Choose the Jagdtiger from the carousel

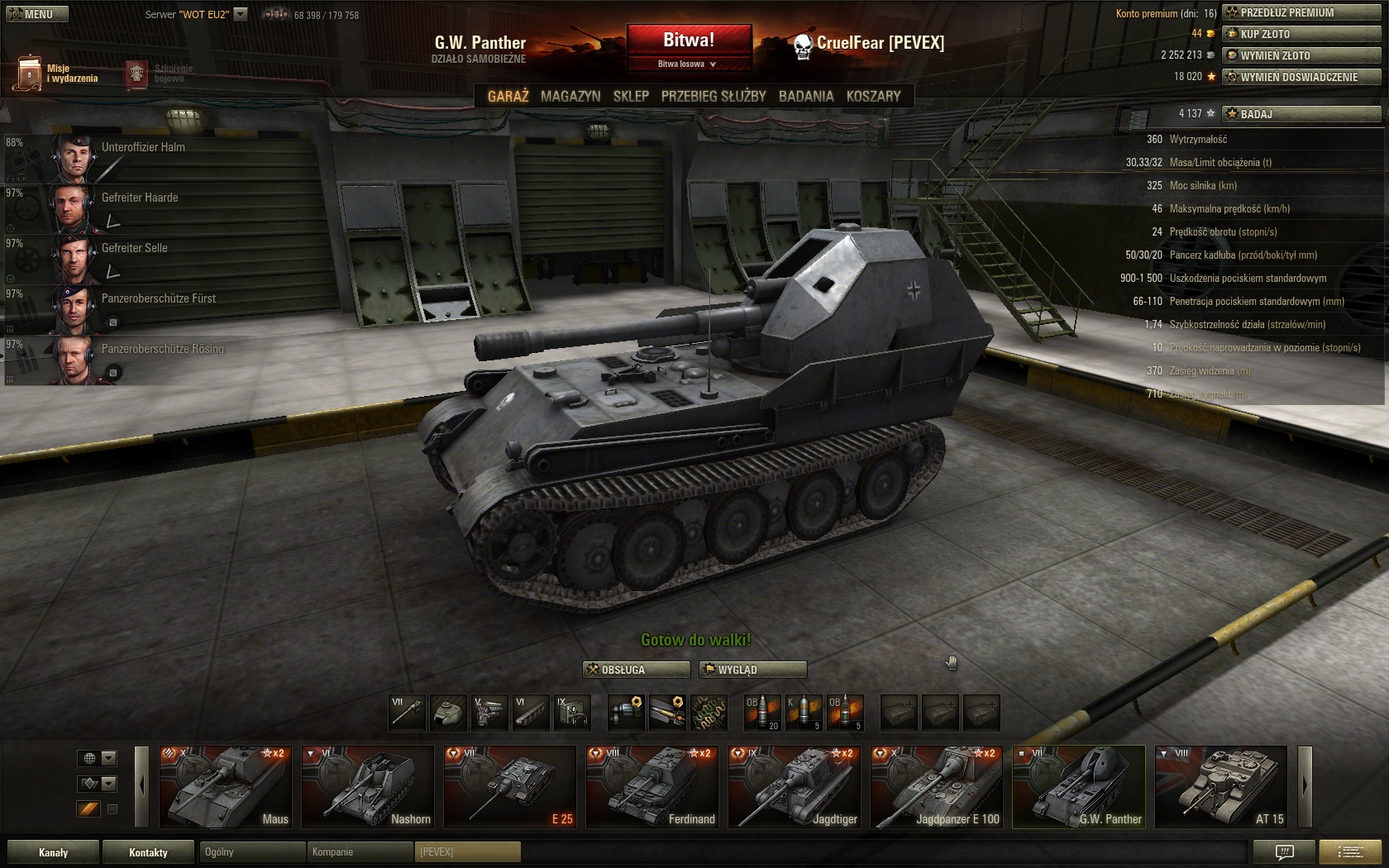coord(794,786)
